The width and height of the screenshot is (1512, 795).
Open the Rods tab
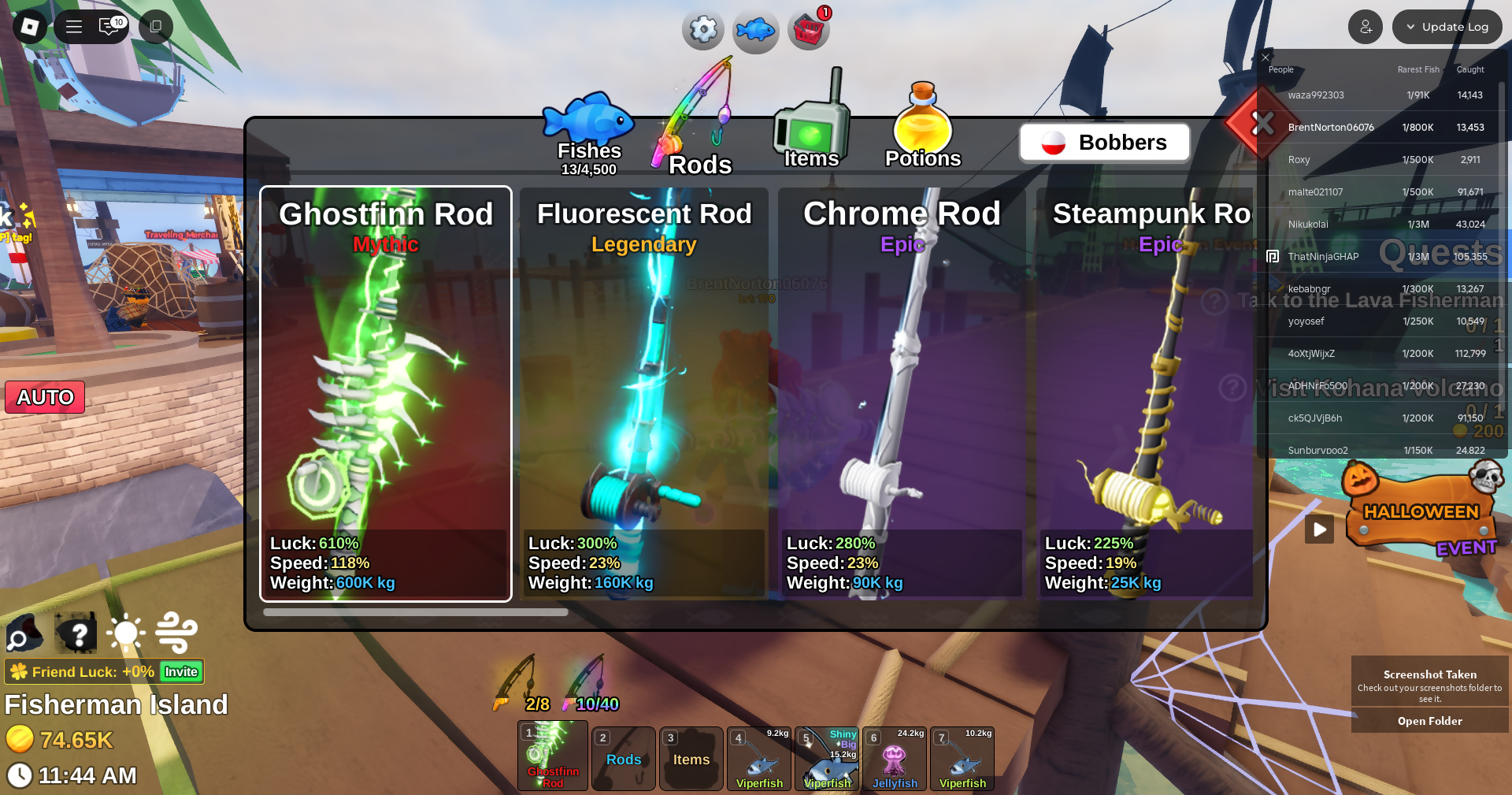[697, 134]
